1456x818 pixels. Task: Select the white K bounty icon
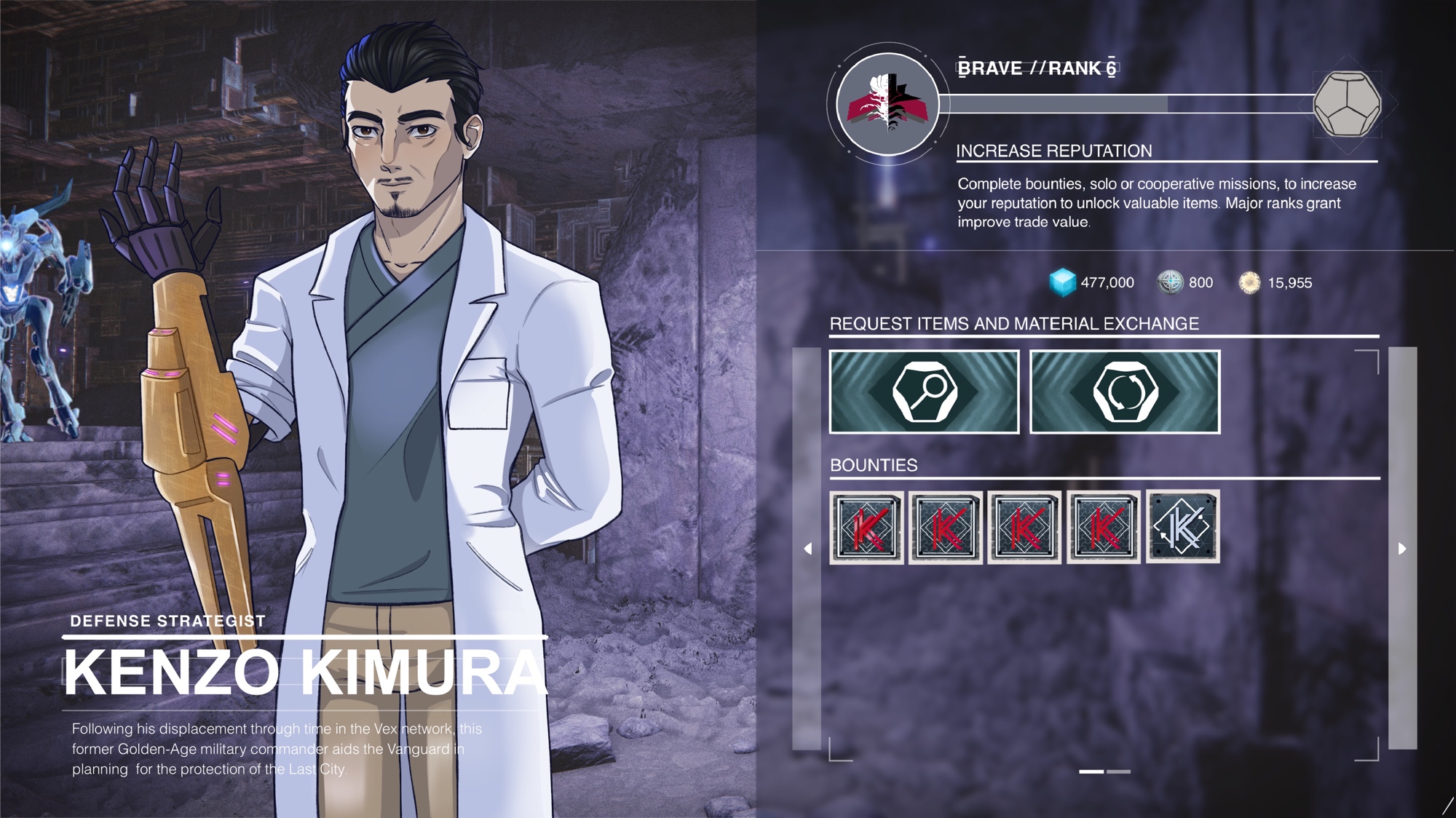[1182, 527]
